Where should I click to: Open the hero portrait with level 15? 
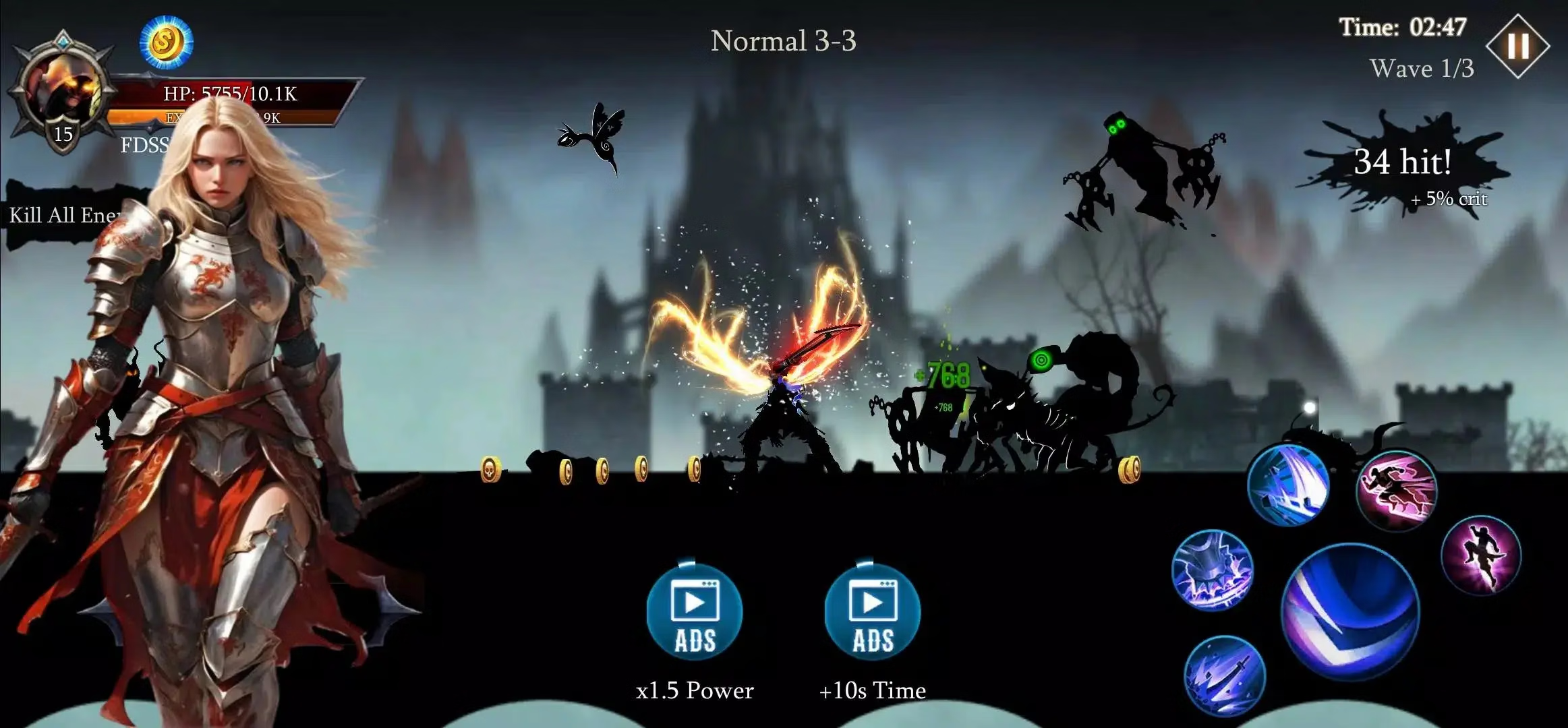pyautogui.click(x=63, y=92)
